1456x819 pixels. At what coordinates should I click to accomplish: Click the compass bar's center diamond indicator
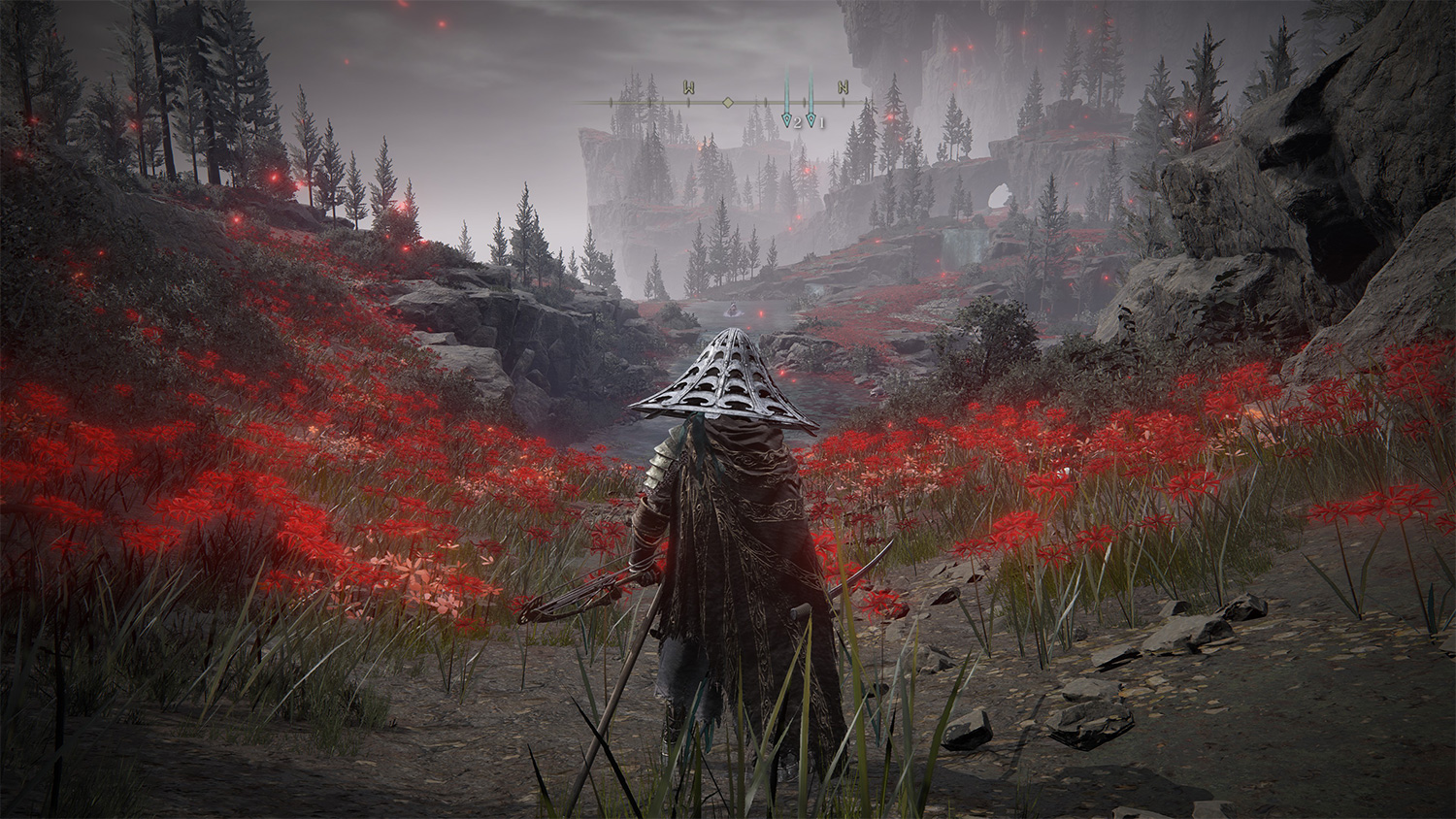coord(728,102)
